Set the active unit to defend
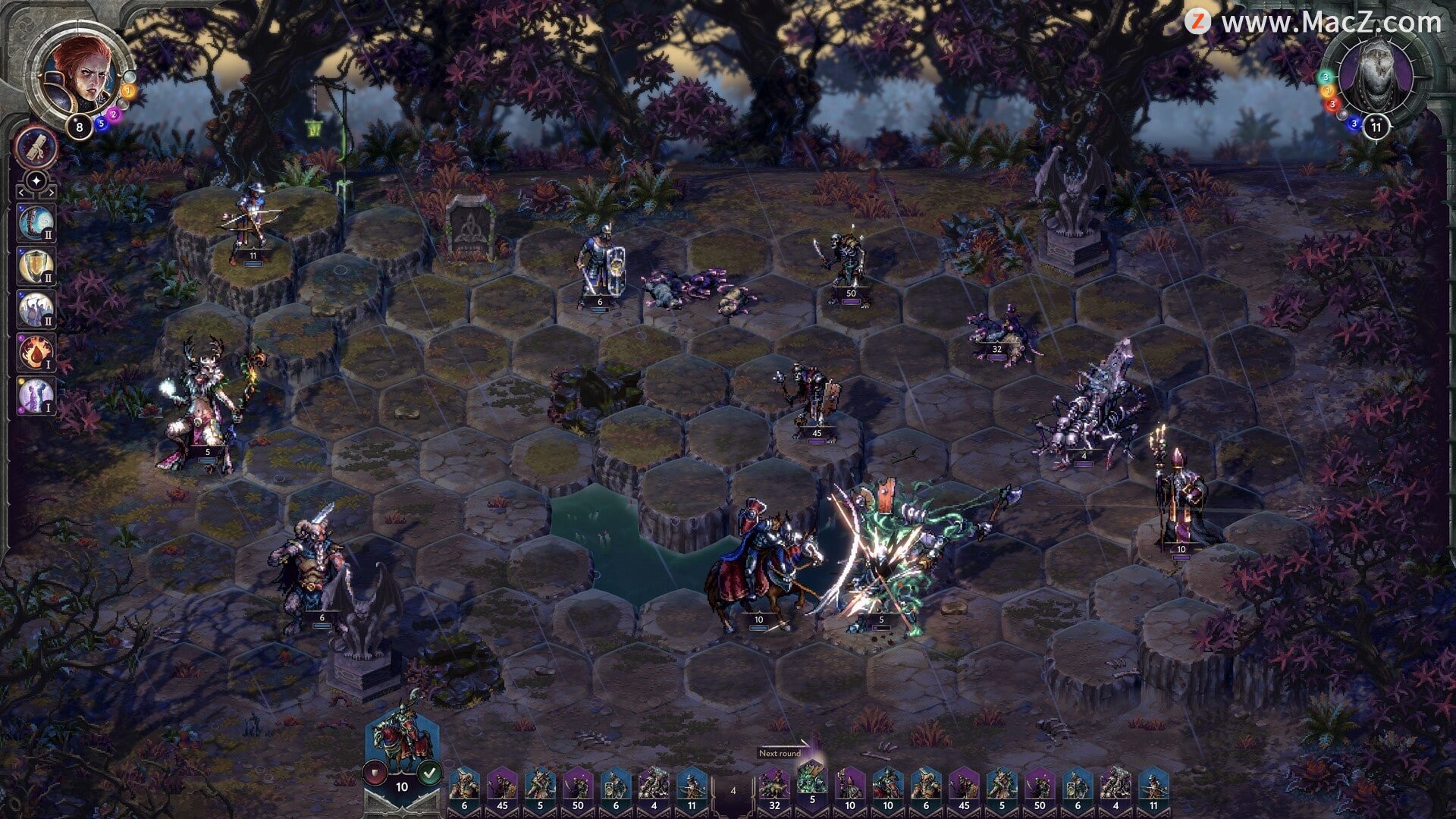The image size is (1456, 819). pos(376,773)
